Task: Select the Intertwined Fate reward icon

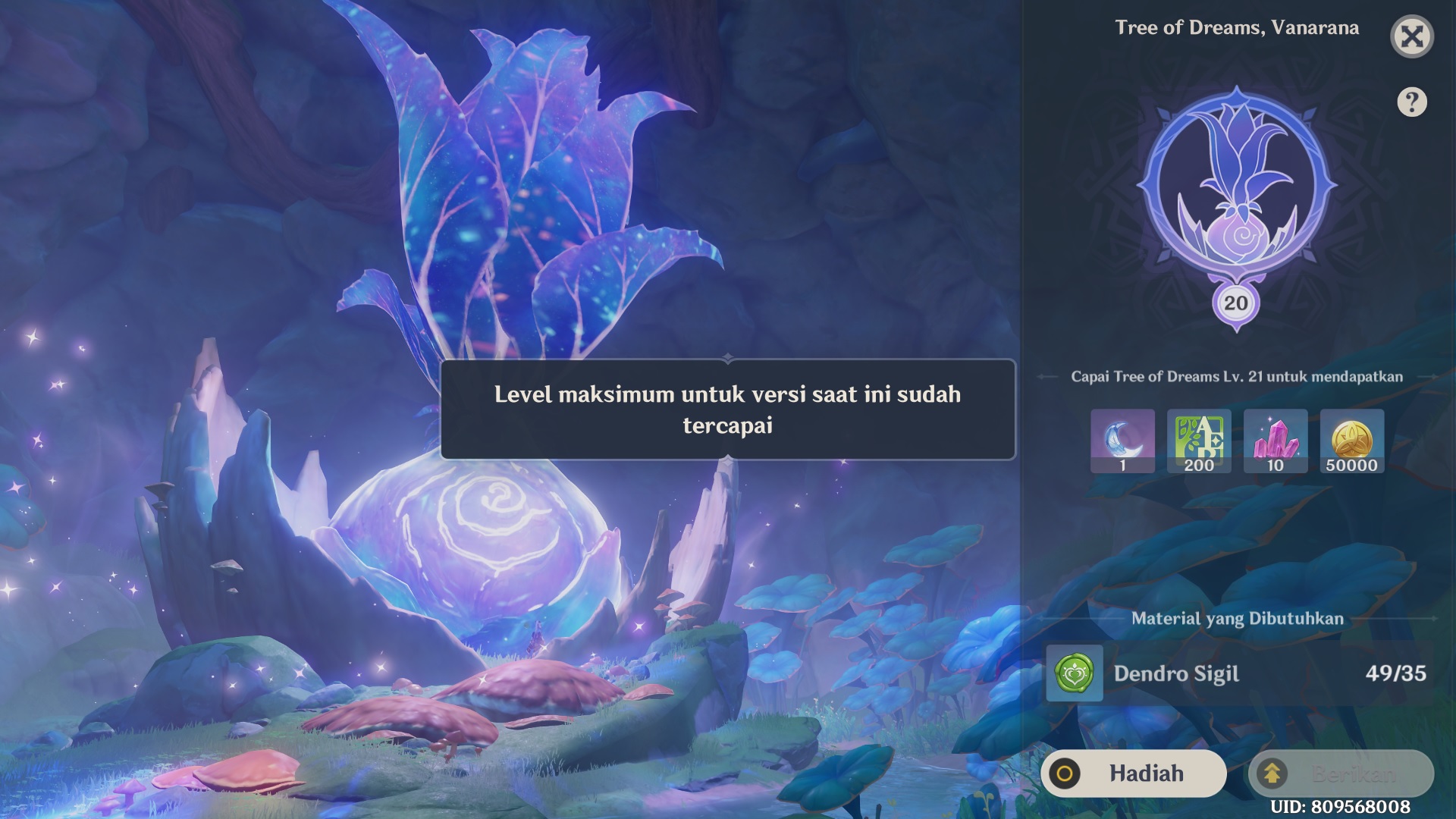Action: (1122, 441)
